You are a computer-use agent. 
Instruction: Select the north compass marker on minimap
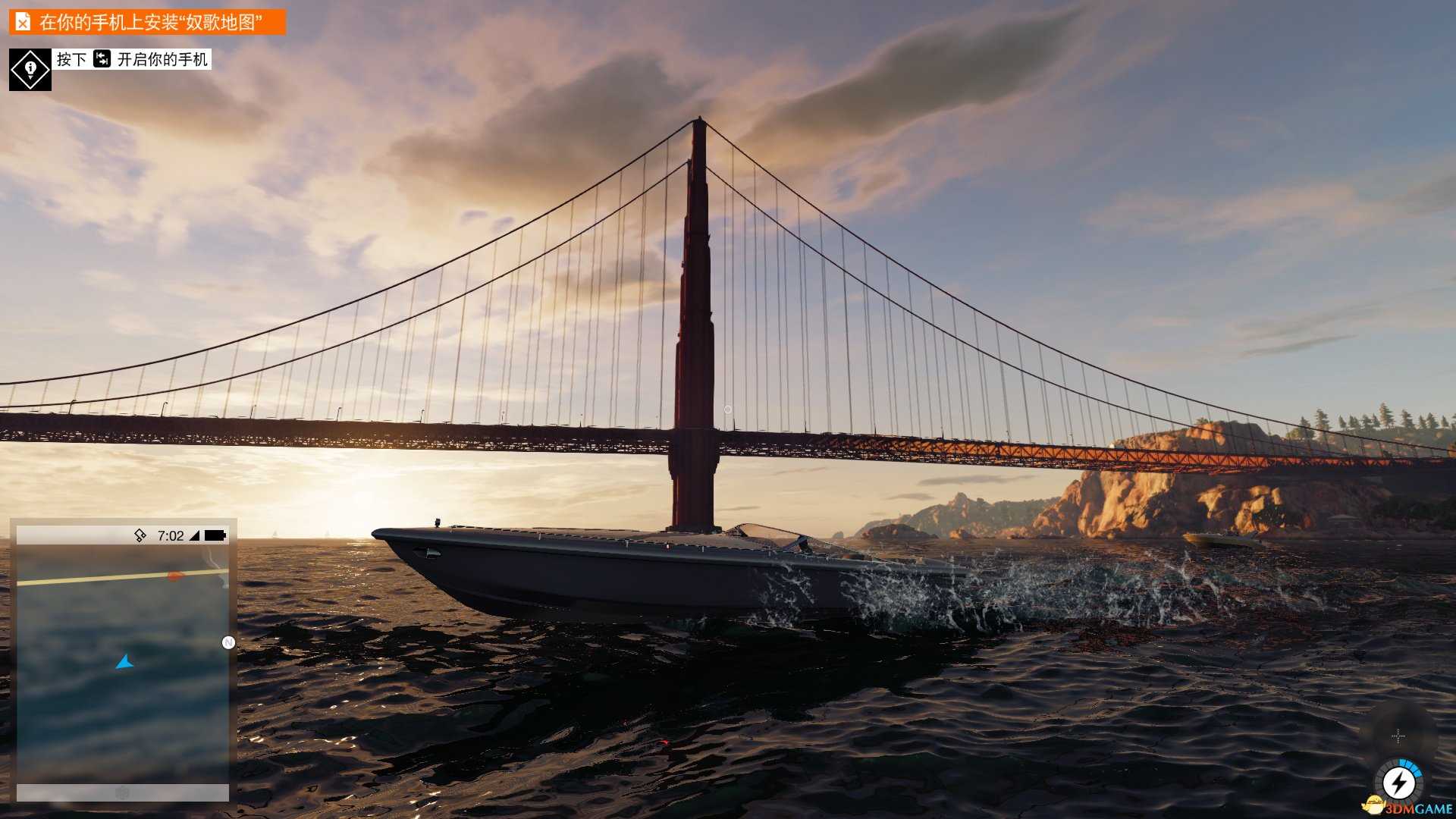point(228,643)
